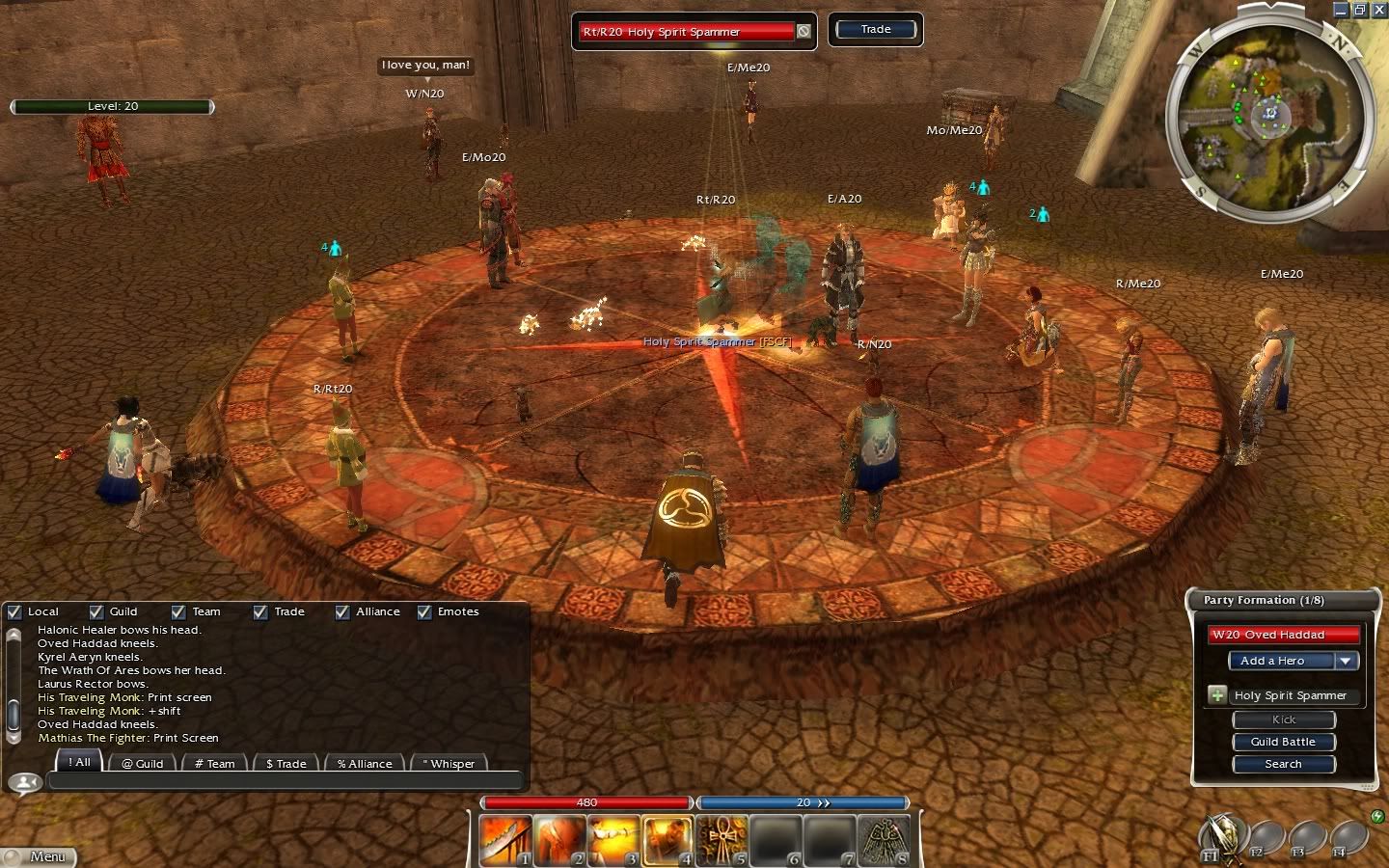Toggle the Local chat filter checkbox
Image resolution: width=1389 pixels, height=868 pixels.
click(x=14, y=611)
